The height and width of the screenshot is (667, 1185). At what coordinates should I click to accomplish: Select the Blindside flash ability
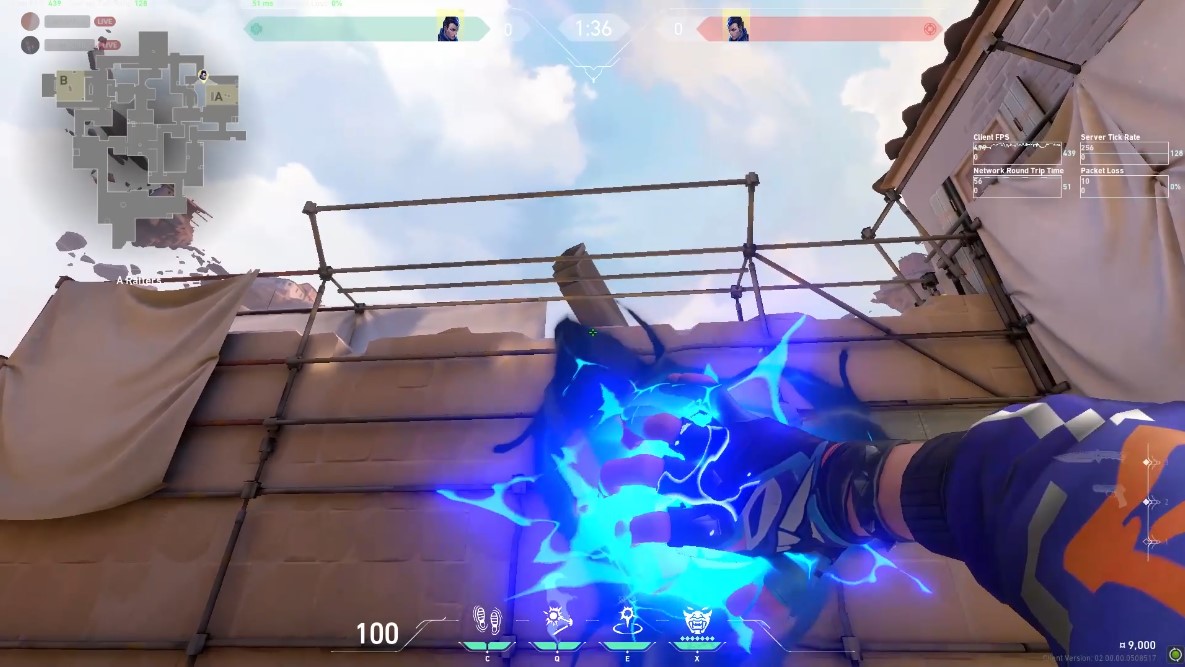(x=557, y=620)
